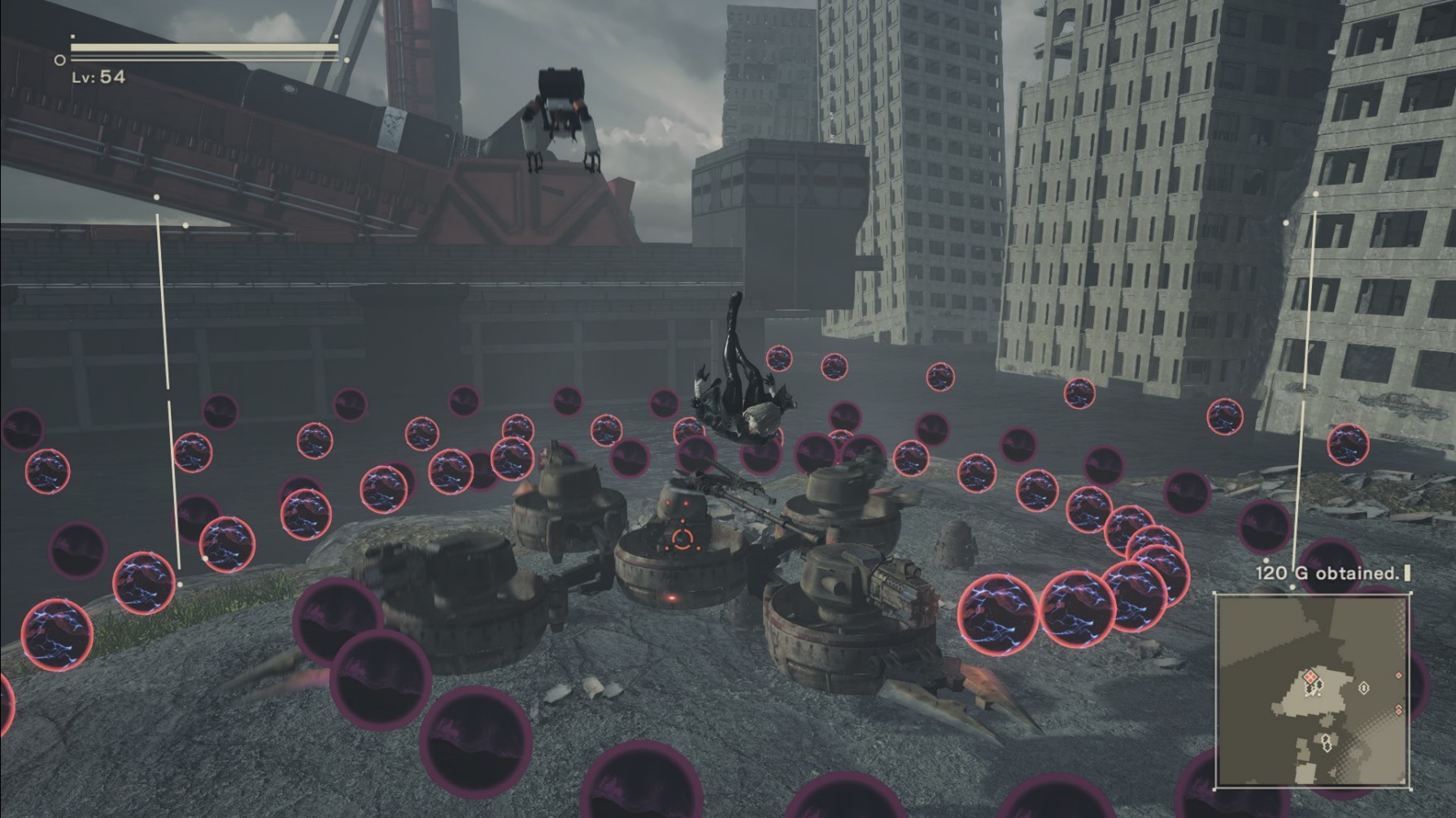Image resolution: width=1456 pixels, height=818 pixels.
Task: Click the square endpoint above the health bar
Action: point(73,37)
